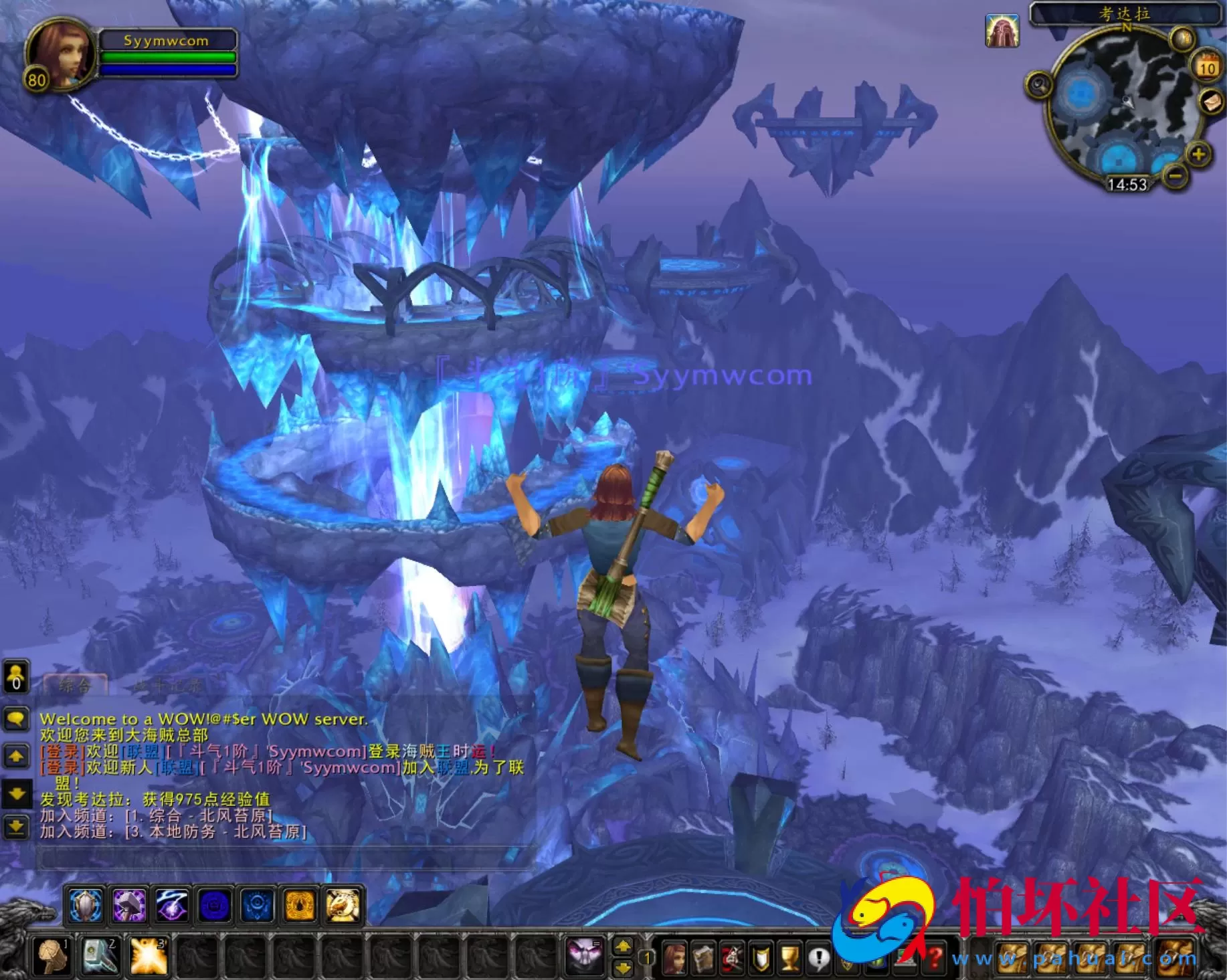This screenshot has height=980, width=1227.
Task: Open character info via the portrait micro menu icon
Action: click(676, 958)
